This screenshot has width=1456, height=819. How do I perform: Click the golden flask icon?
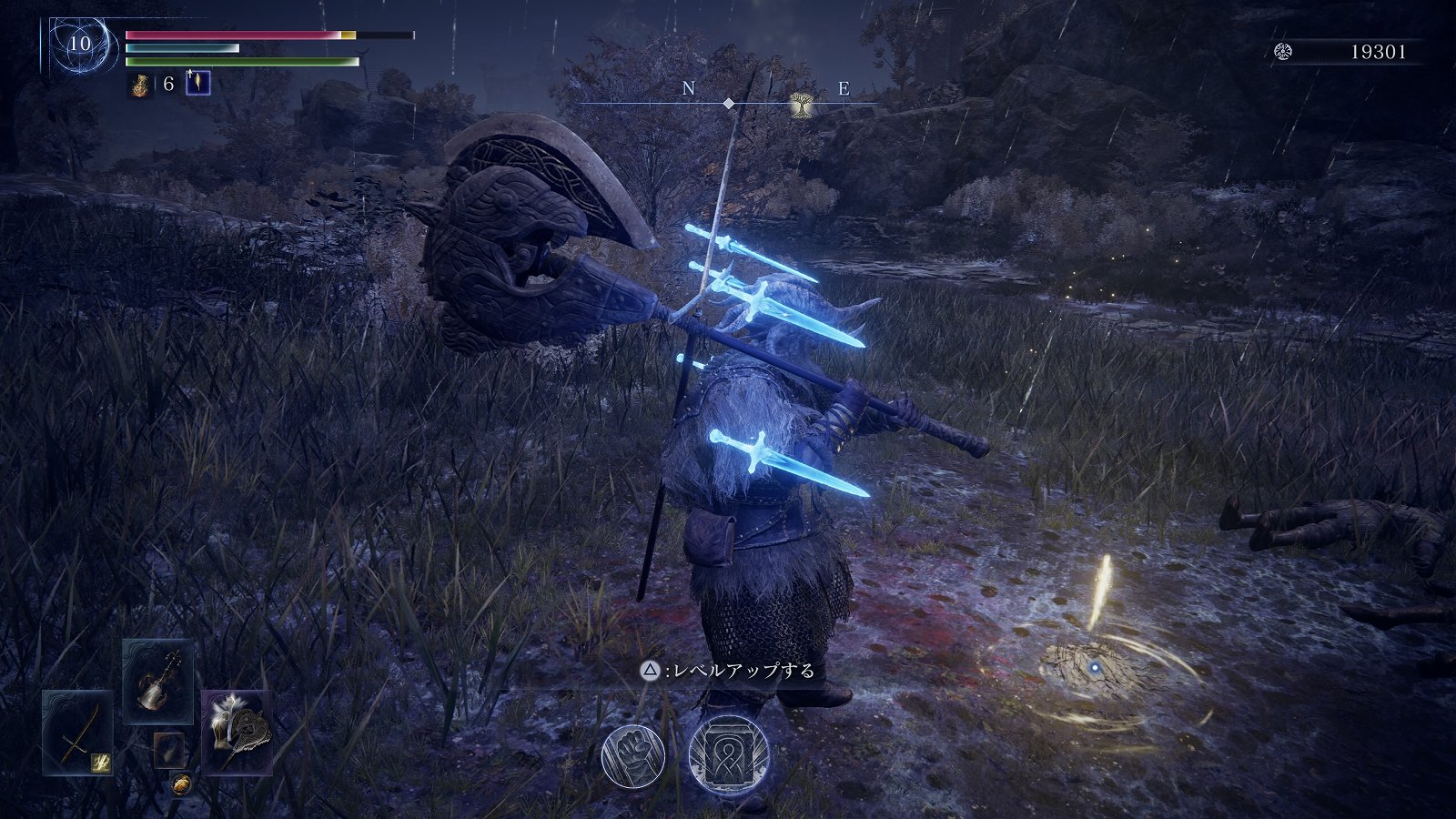141,85
